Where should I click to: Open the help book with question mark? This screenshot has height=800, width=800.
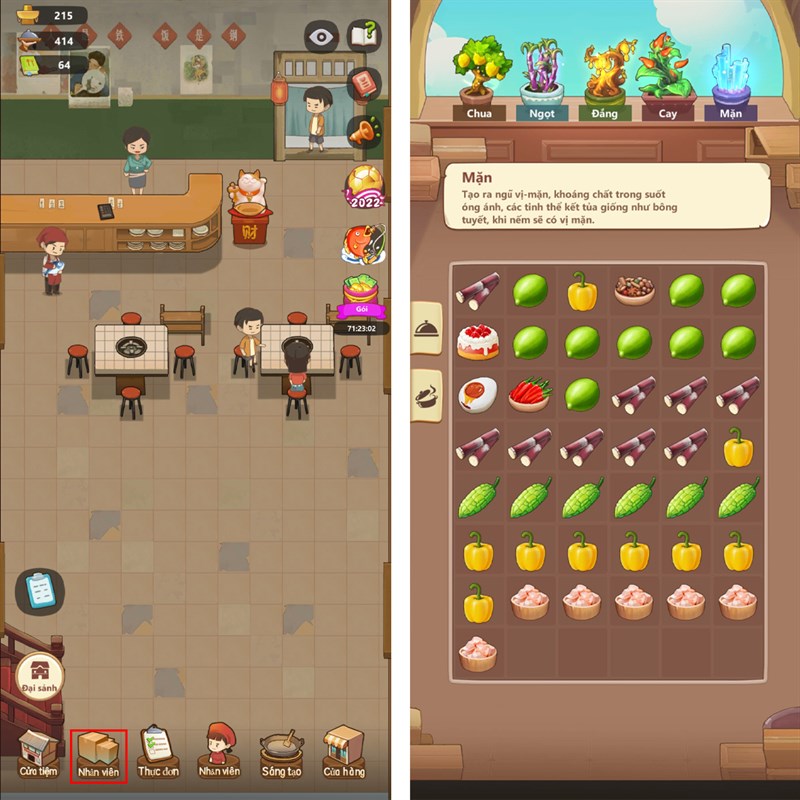[x=365, y=36]
